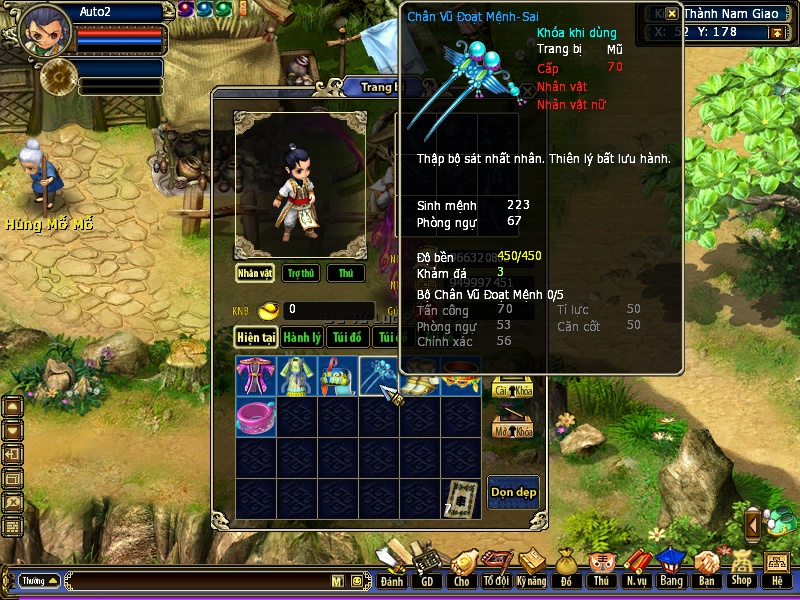Click the Dọn dẹp tidy button
The width and height of the screenshot is (800, 600).
[513, 492]
